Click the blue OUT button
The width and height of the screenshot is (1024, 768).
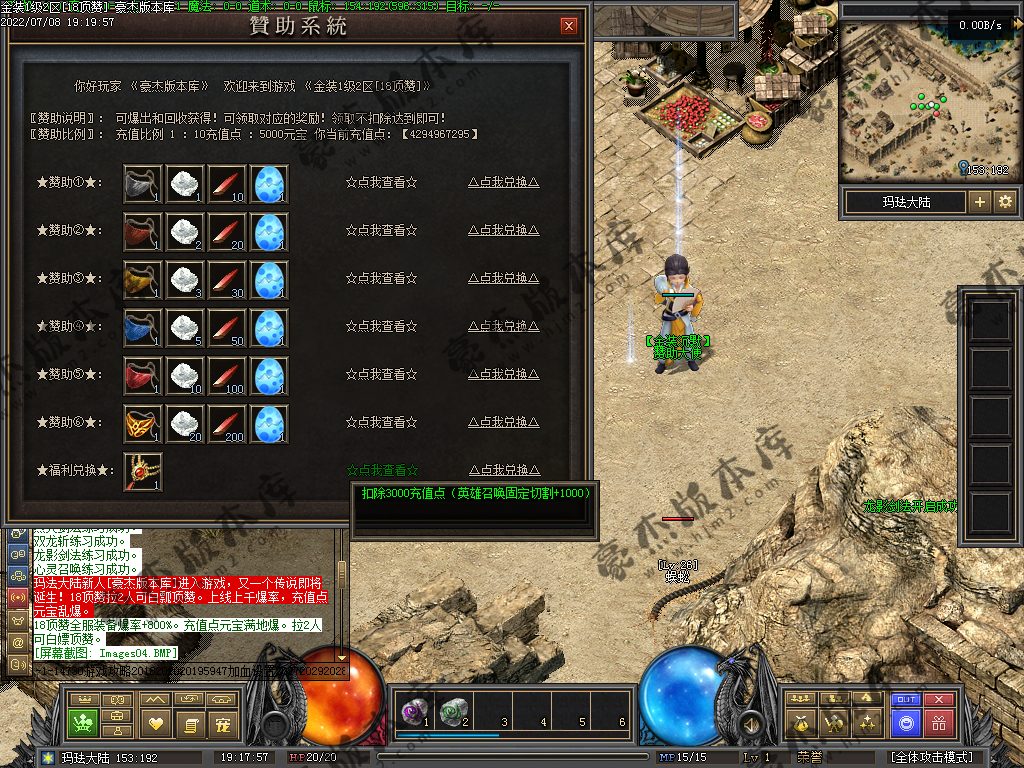tap(906, 700)
